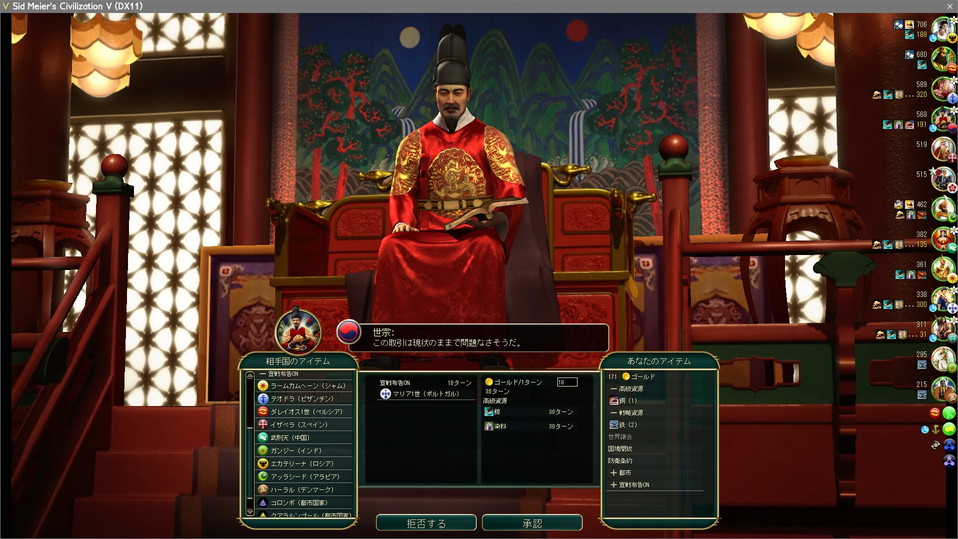Click the 承認 accept button
The image size is (958, 539).
(x=531, y=523)
